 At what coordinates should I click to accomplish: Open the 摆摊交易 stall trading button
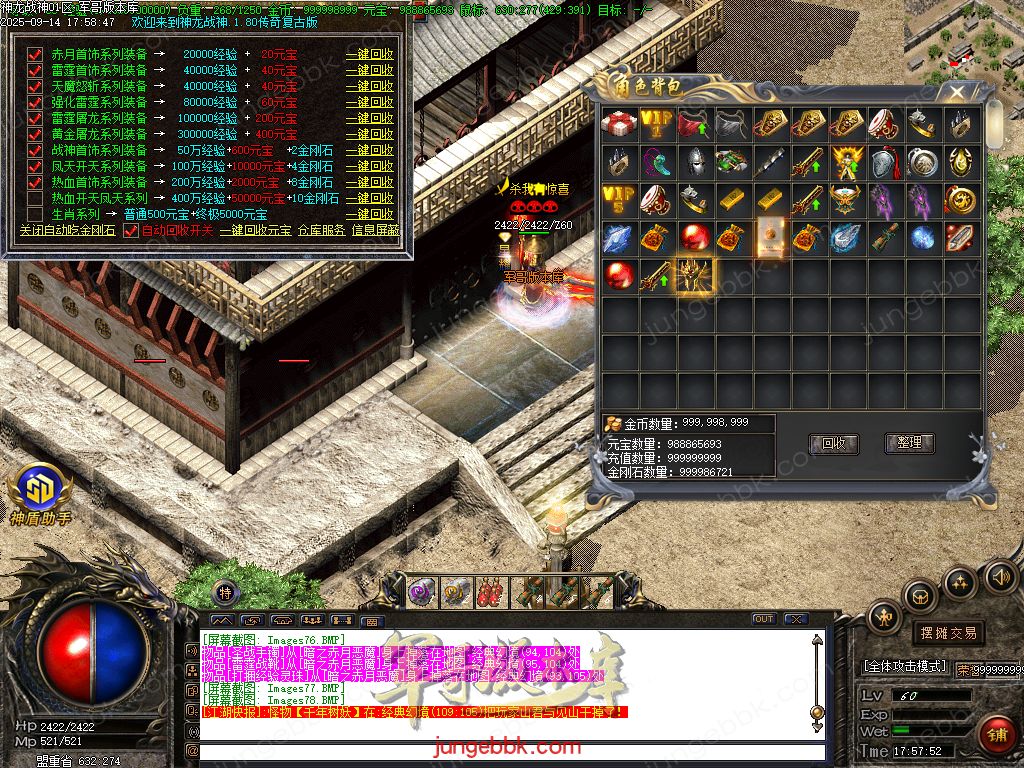(x=947, y=633)
